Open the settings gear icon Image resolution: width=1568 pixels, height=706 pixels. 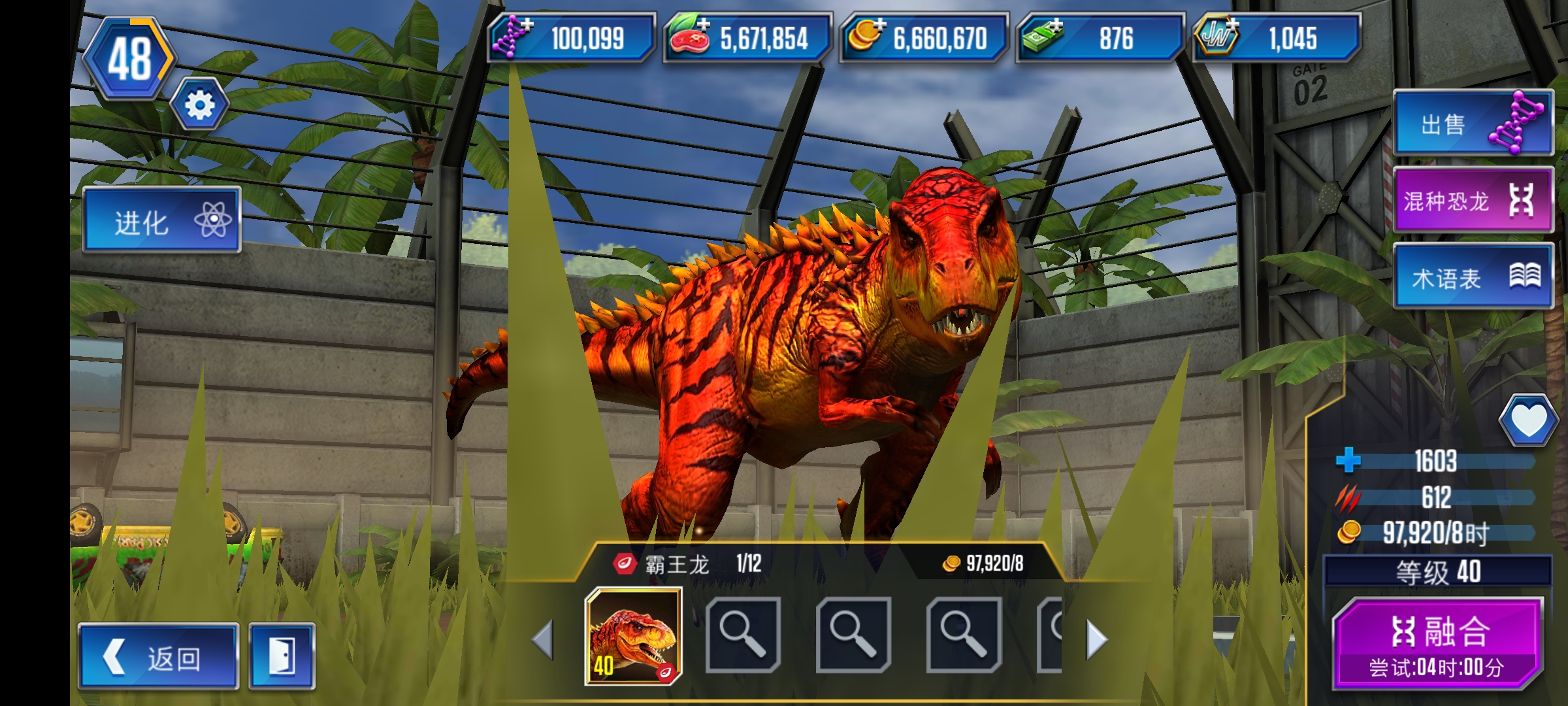tap(199, 105)
